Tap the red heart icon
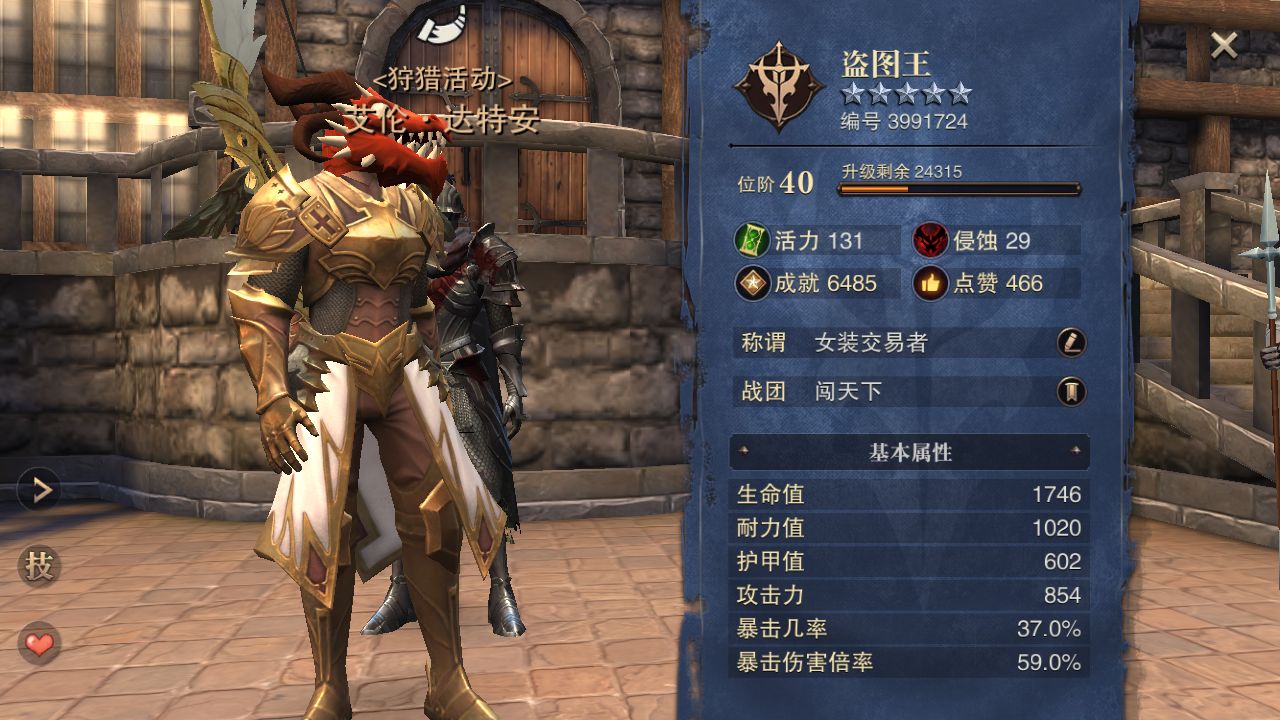1280x720 pixels. (39, 644)
